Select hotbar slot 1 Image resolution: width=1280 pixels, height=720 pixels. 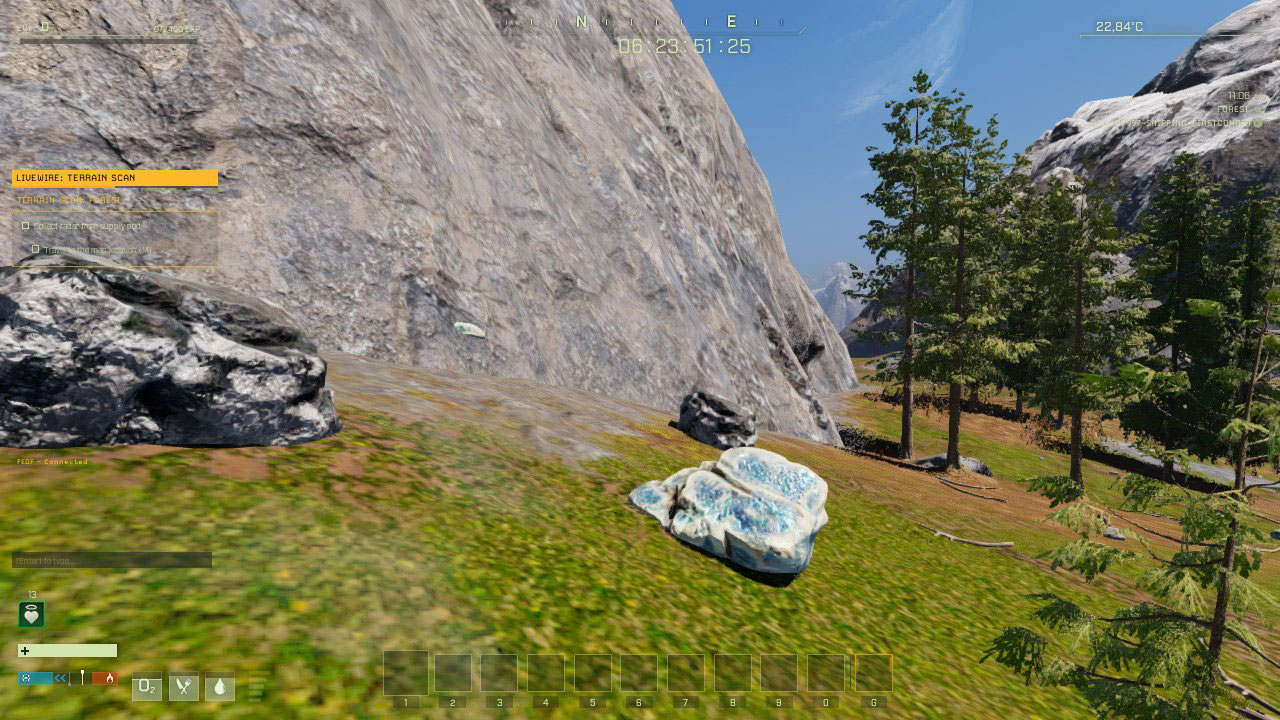point(406,674)
